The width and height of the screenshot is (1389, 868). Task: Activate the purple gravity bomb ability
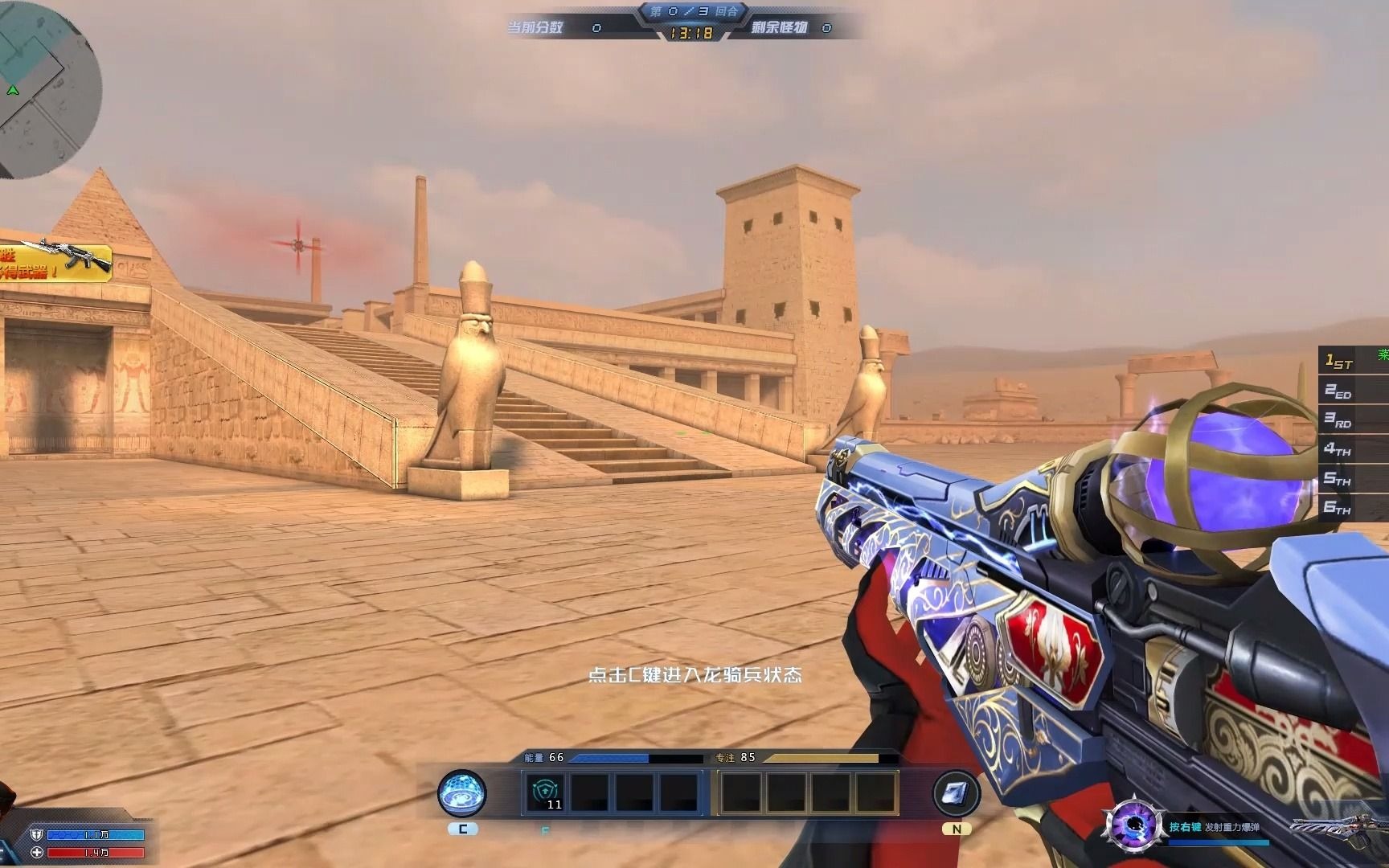(1133, 825)
